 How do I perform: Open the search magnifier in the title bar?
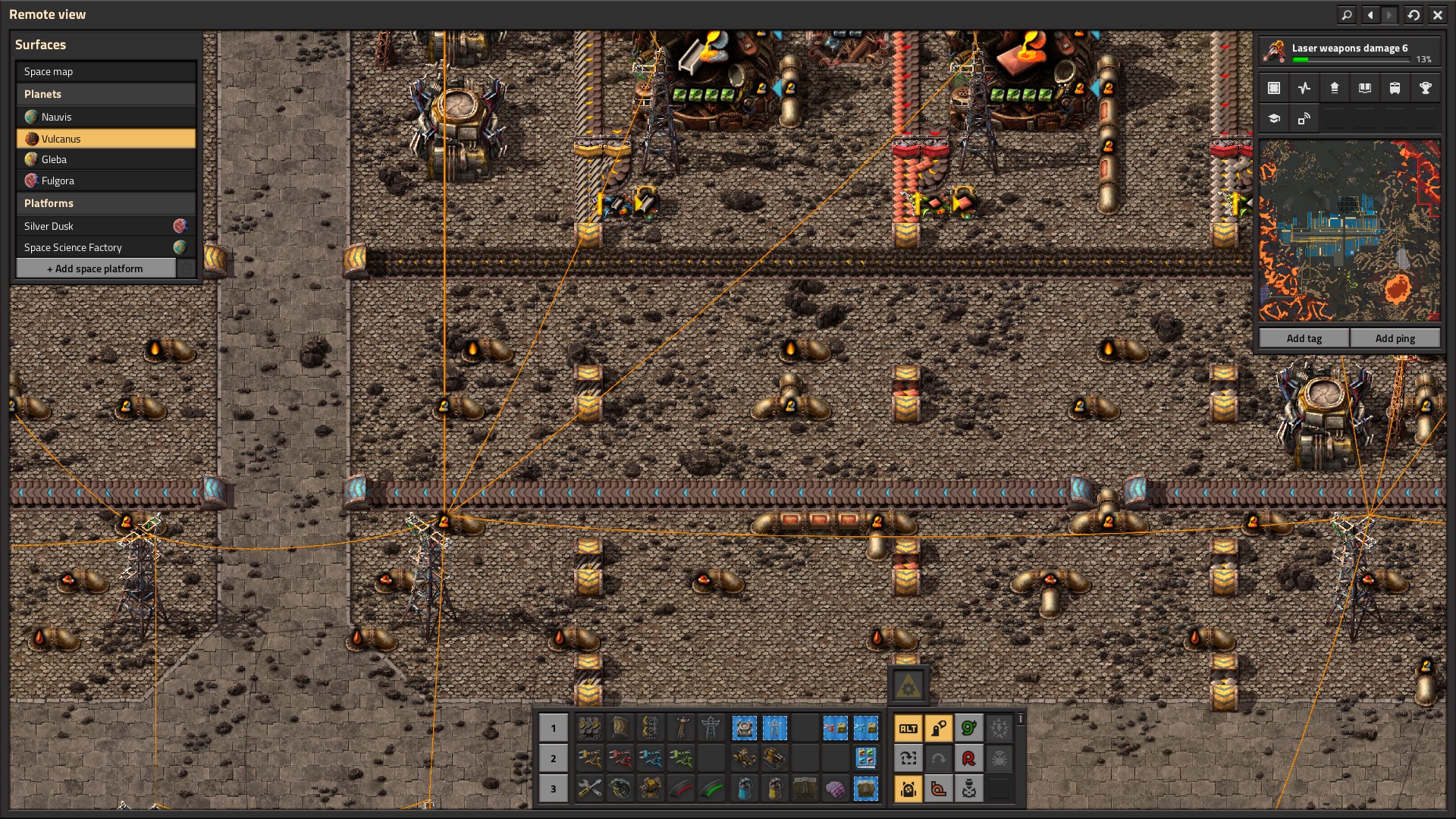pyautogui.click(x=1347, y=14)
